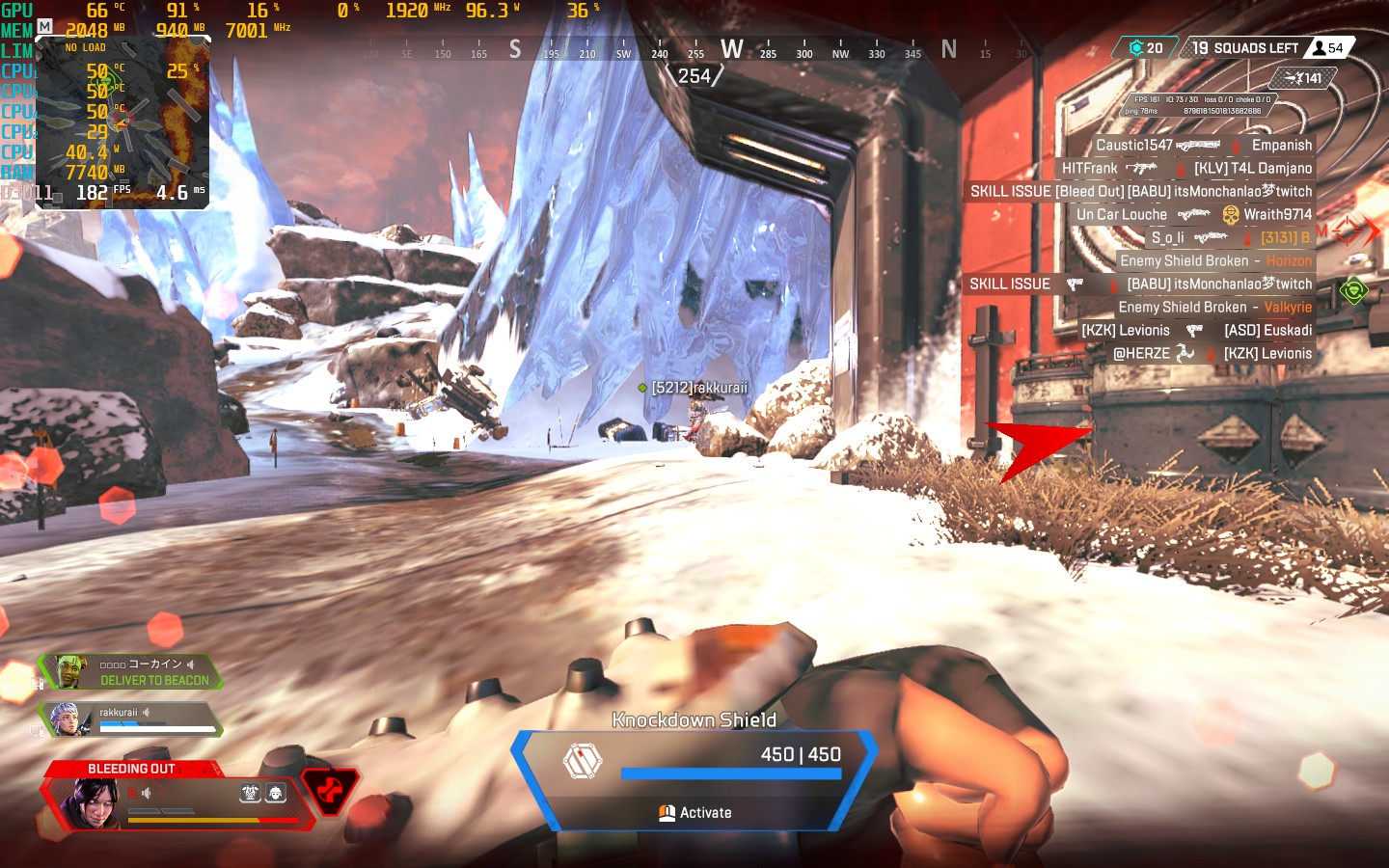This screenshot has height=868, width=1389.
Task: Click the compass heading strip
Action: 694,50
